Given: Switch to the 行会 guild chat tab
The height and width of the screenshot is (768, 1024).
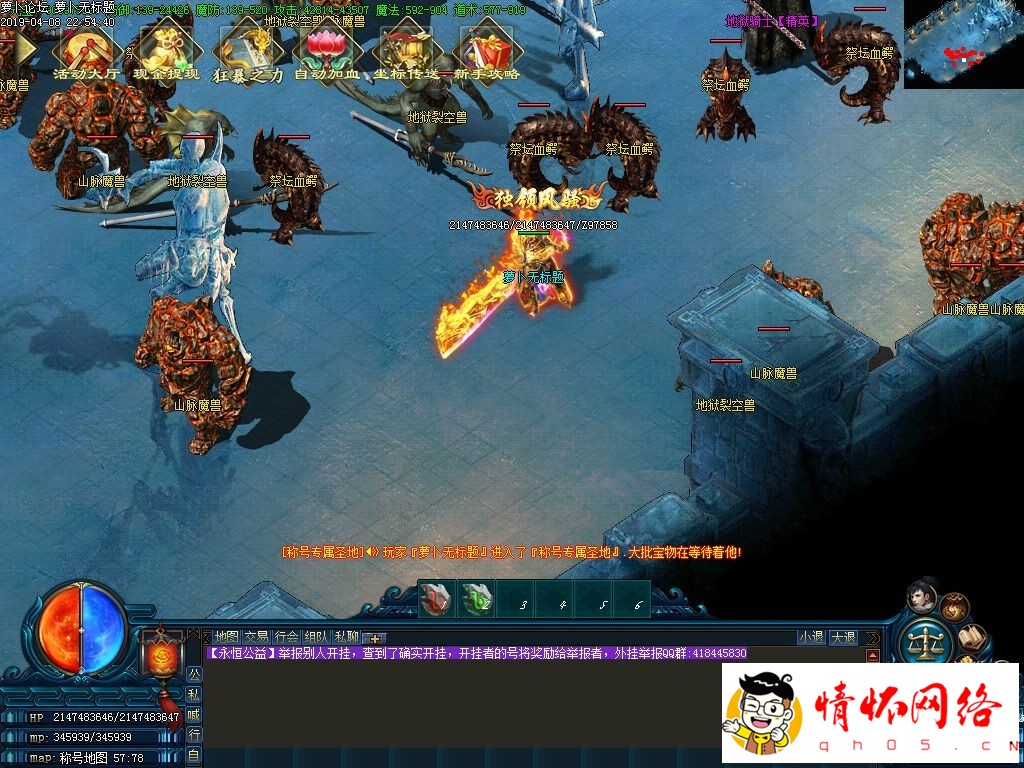Looking at the screenshot, I should 287,637.
